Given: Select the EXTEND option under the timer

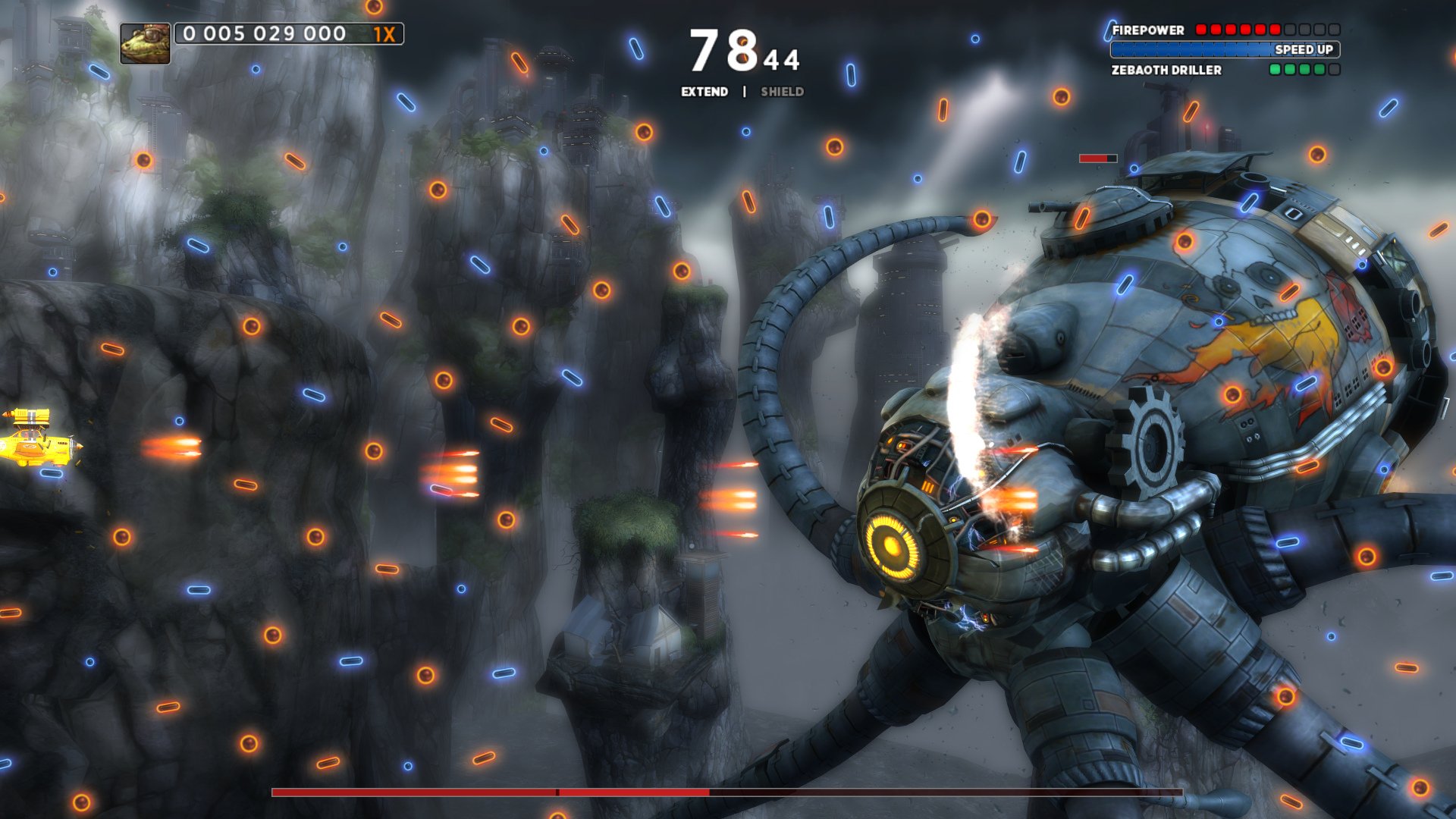Looking at the screenshot, I should [x=705, y=92].
